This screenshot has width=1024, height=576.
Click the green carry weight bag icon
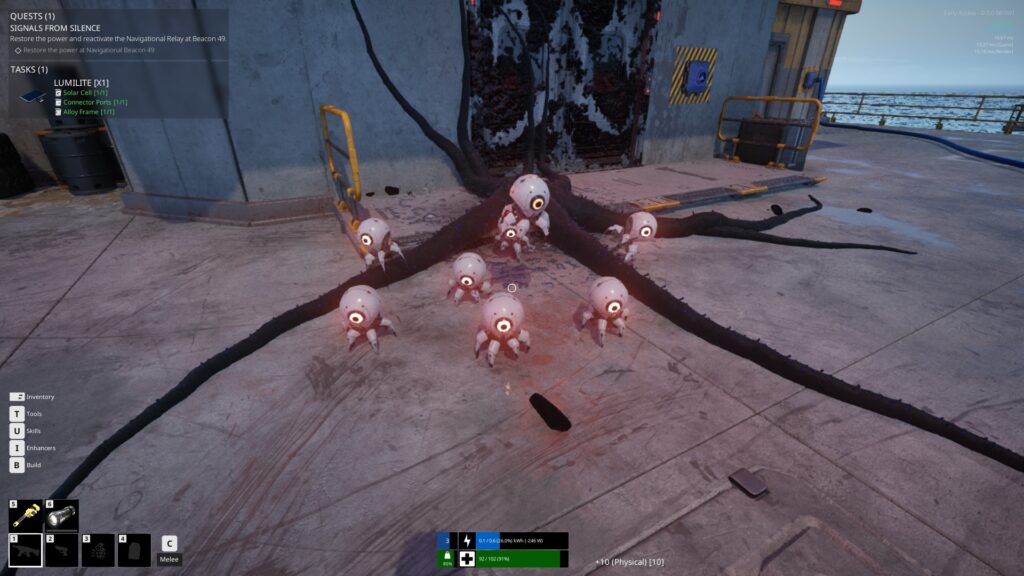click(x=447, y=558)
